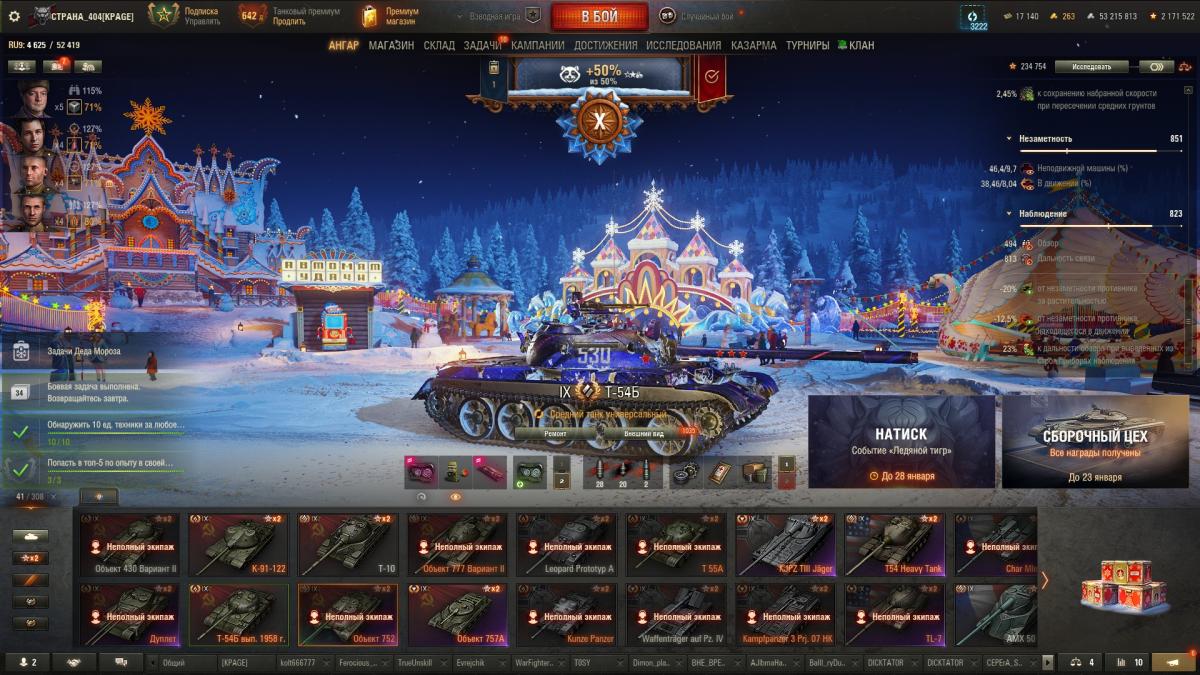Go to the КАЗАРМА tab
Screen dimensions: 1200x675
pos(753,45)
